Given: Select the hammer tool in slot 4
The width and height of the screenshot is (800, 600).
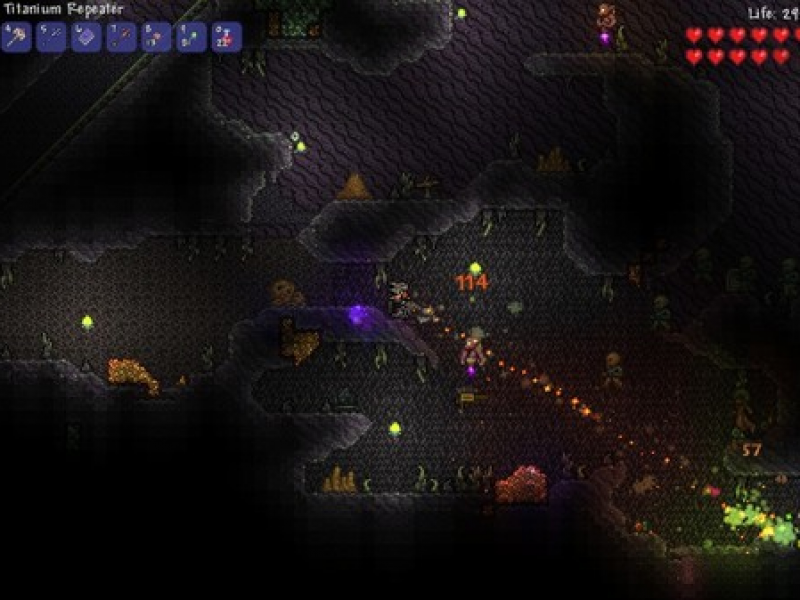Looking at the screenshot, I should point(16,37).
